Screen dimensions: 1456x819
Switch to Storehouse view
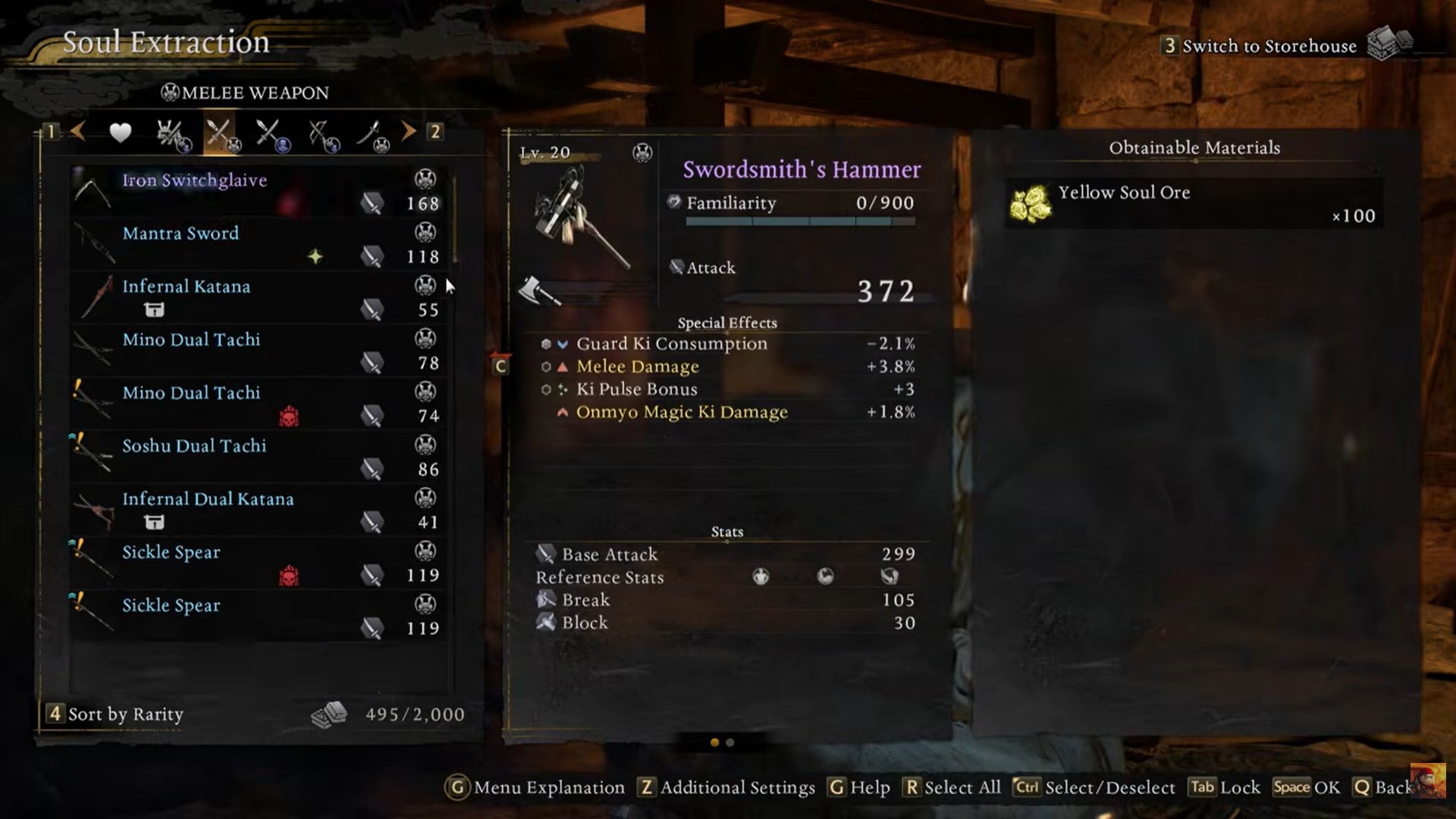pos(1269,45)
